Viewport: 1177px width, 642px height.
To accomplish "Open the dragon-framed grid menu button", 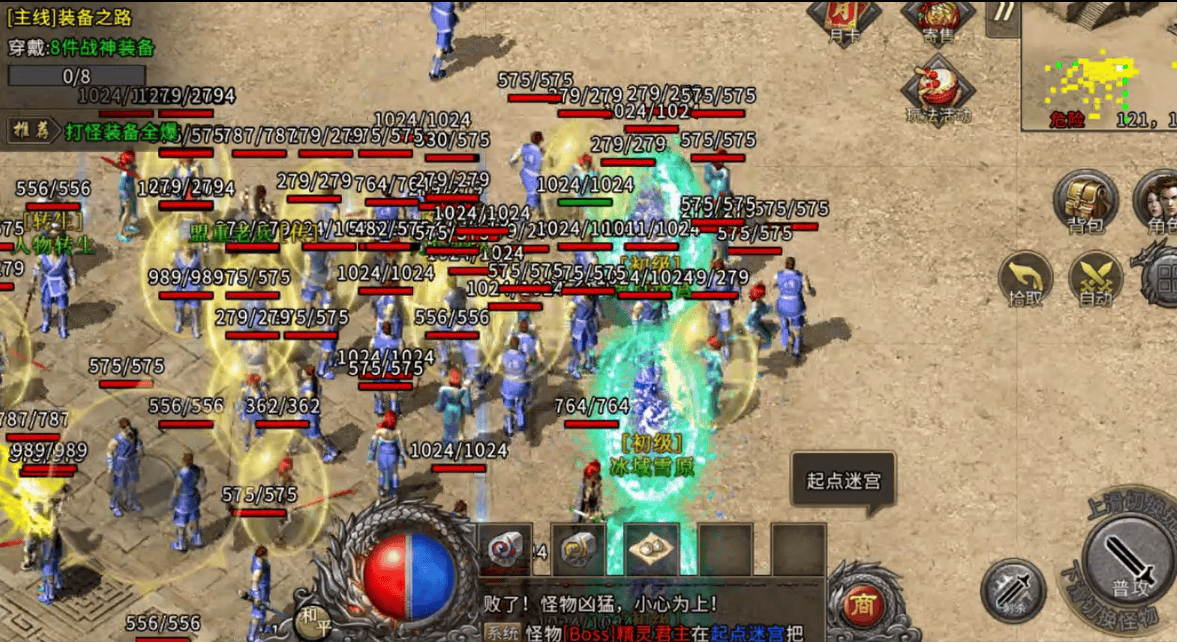I will (x=1160, y=280).
